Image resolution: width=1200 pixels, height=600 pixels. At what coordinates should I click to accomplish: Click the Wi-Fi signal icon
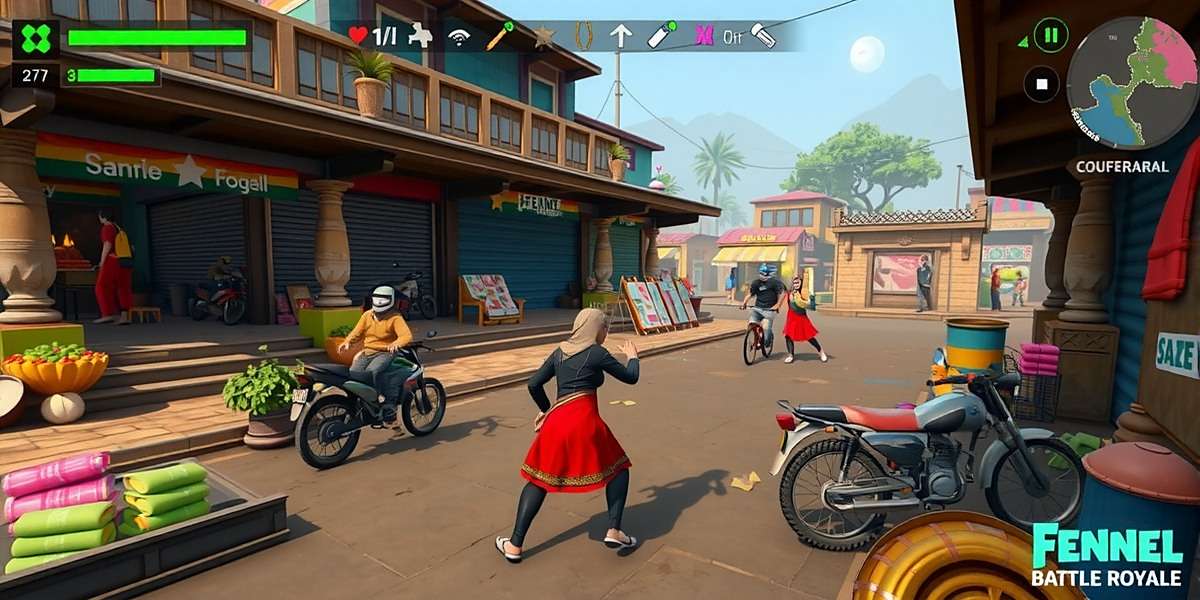pos(459,37)
